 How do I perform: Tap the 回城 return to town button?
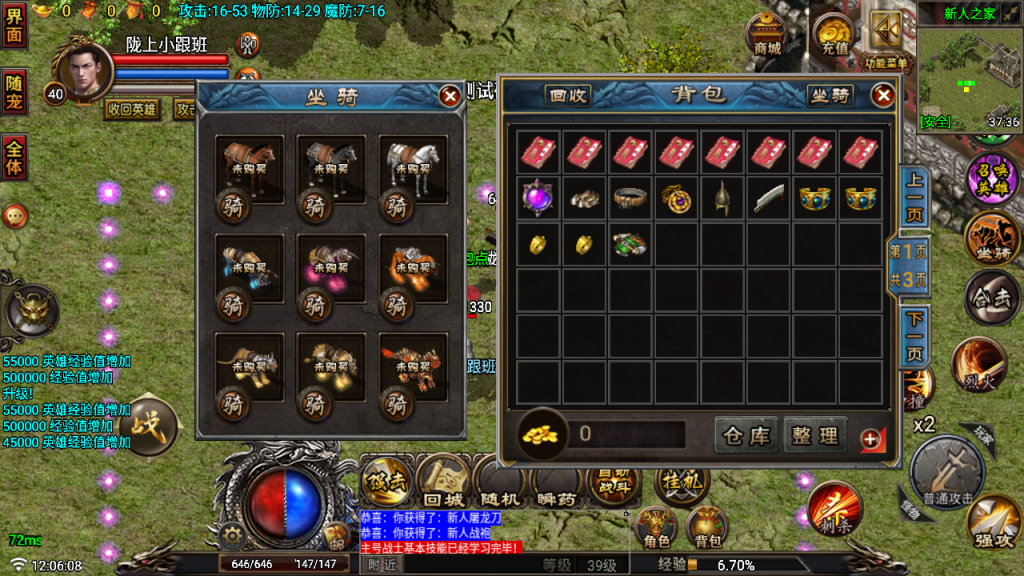tap(443, 480)
